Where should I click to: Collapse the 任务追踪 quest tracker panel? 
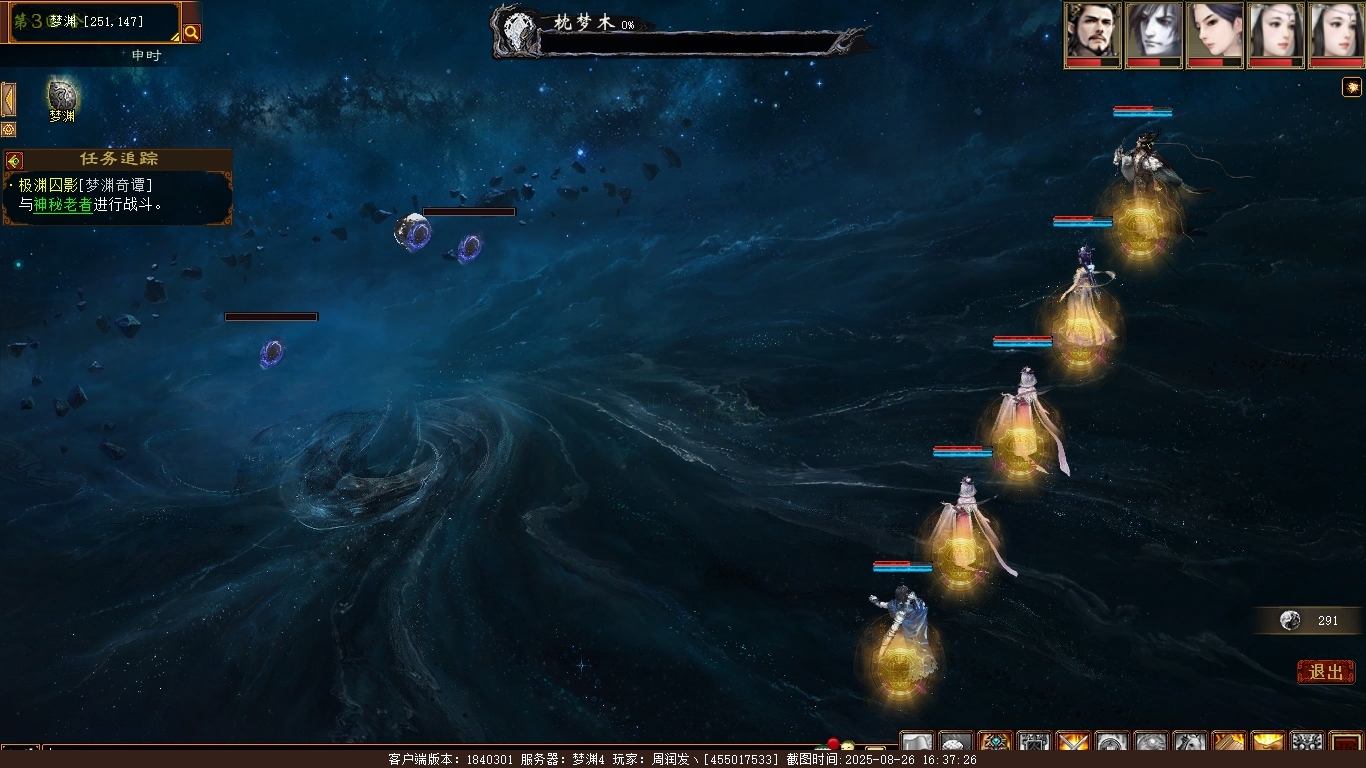[x=14, y=160]
